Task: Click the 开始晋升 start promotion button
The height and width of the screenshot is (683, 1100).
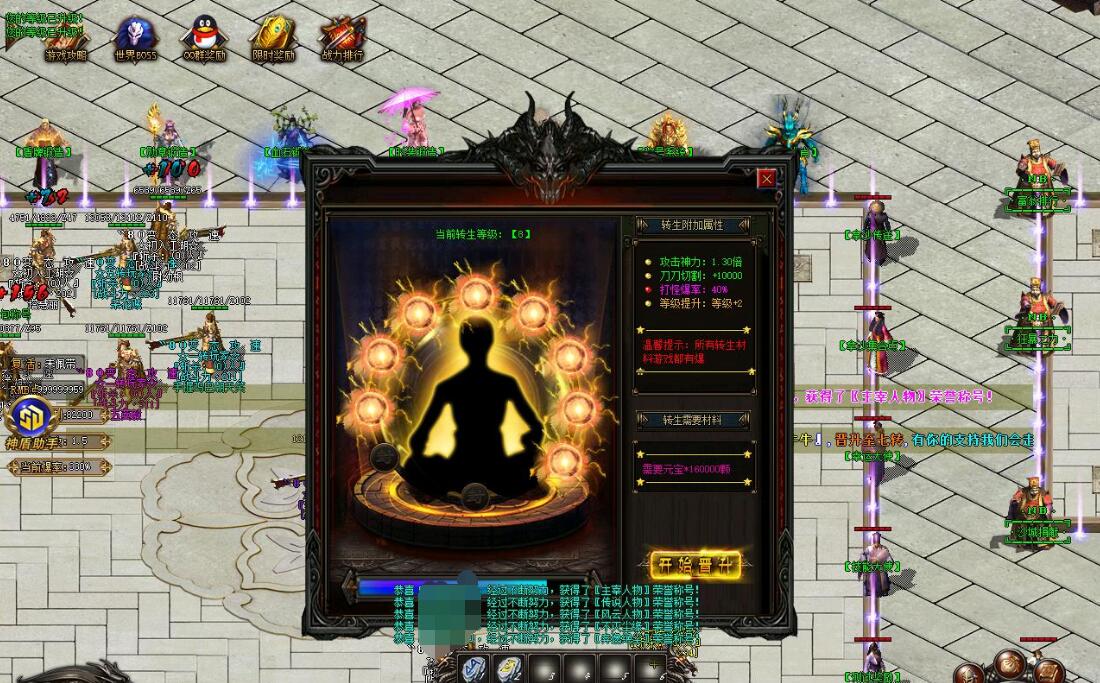Action: click(689, 565)
